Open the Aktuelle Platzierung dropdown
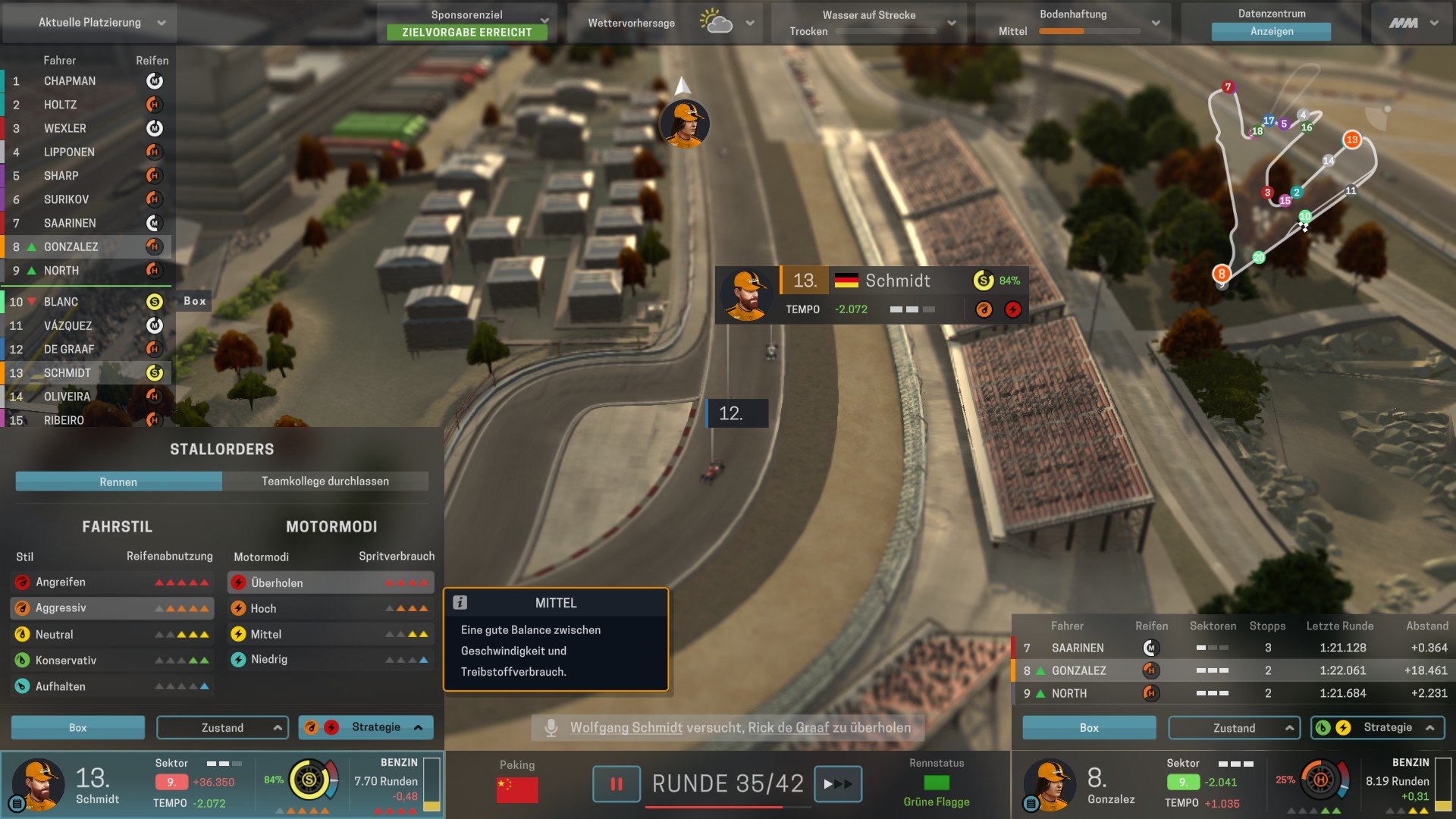 pyautogui.click(x=89, y=23)
